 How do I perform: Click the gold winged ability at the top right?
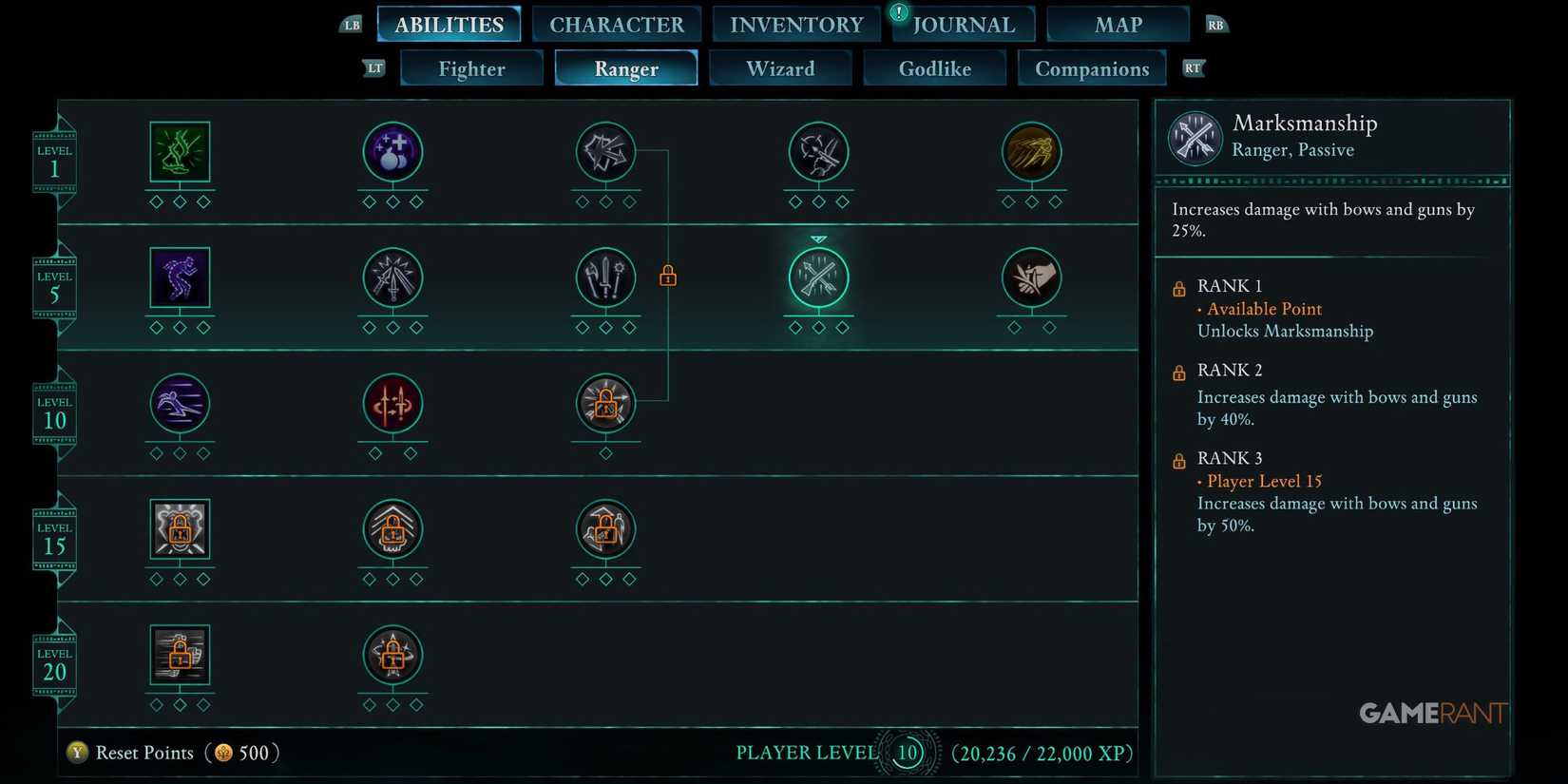(1032, 152)
